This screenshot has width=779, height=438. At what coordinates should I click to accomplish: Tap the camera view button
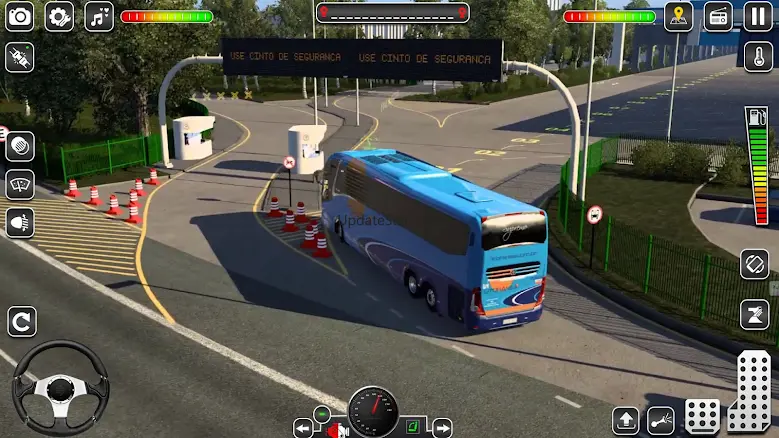(19, 16)
